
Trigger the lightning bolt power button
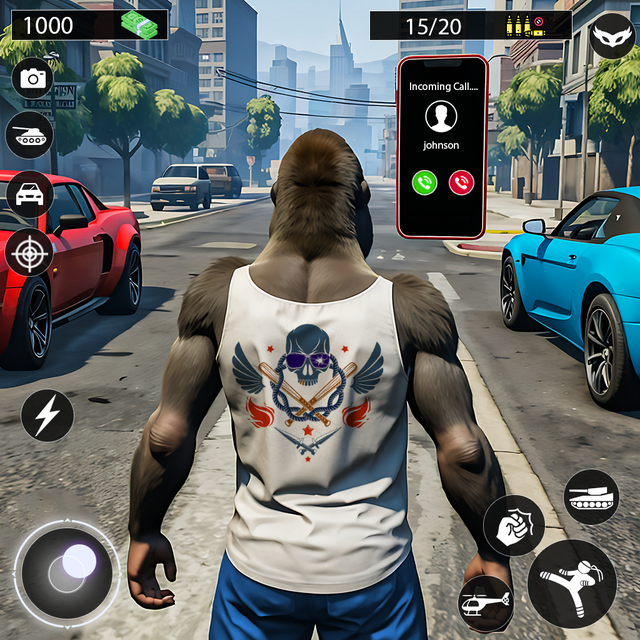click(x=47, y=416)
